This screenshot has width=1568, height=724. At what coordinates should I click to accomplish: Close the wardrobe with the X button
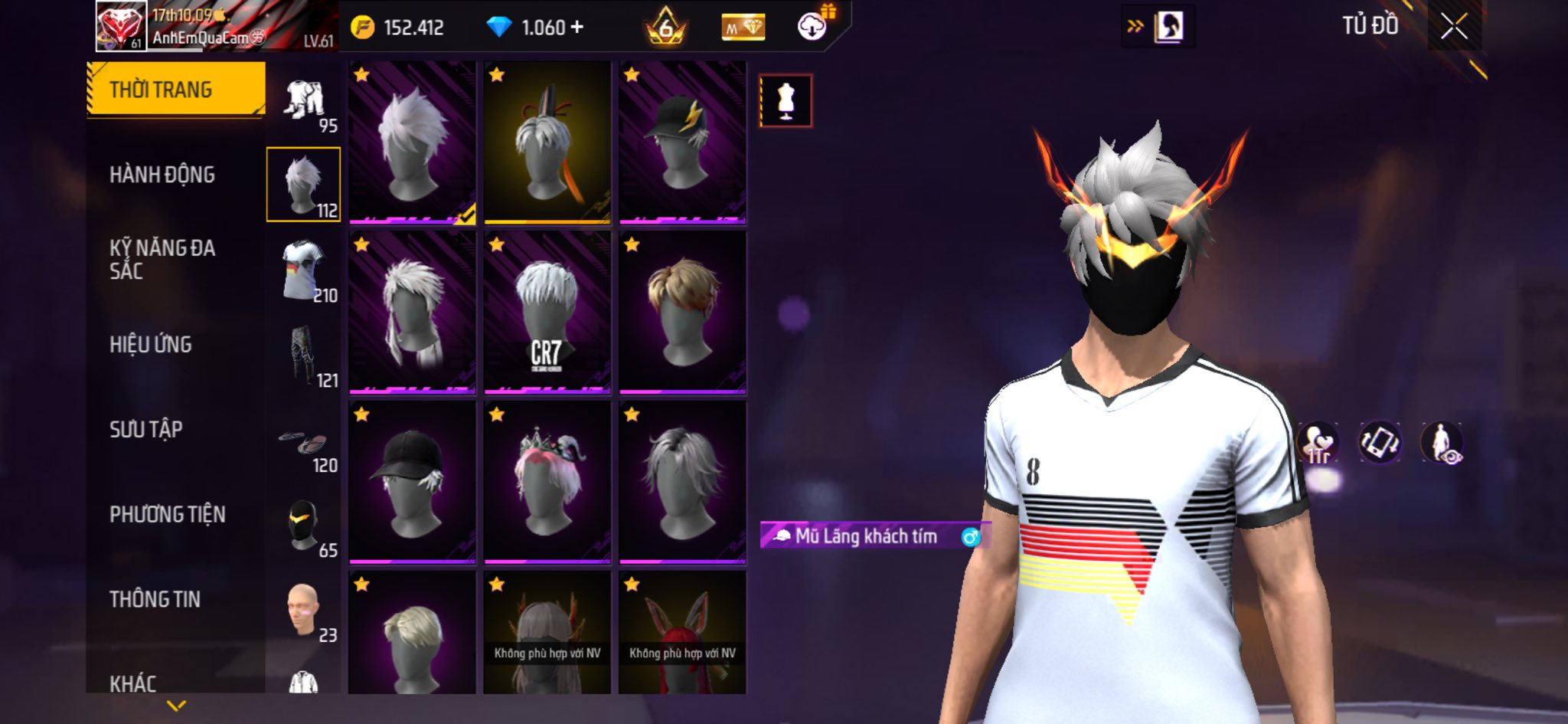click(1454, 28)
